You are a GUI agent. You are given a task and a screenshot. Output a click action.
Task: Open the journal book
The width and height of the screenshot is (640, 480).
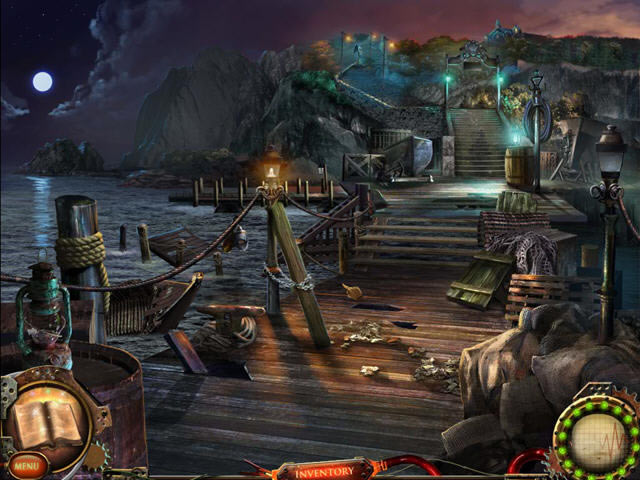(46, 421)
